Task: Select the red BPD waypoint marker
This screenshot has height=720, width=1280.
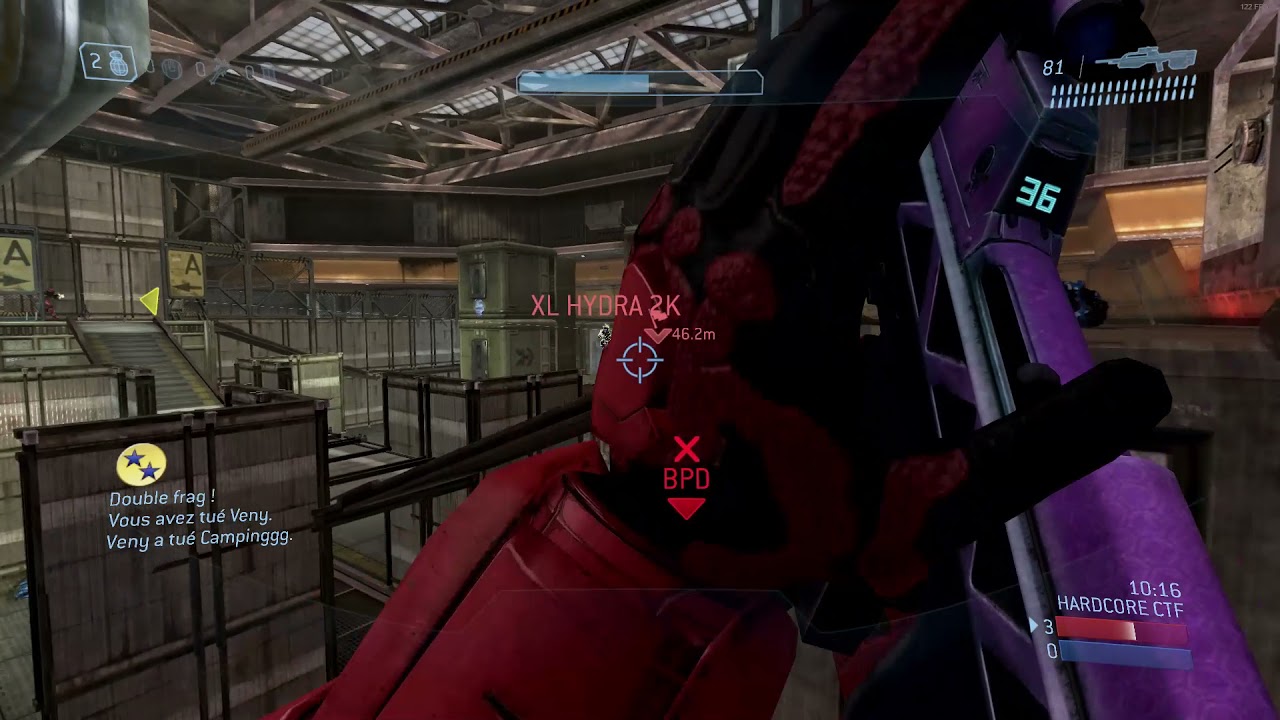Action: (686, 477)
